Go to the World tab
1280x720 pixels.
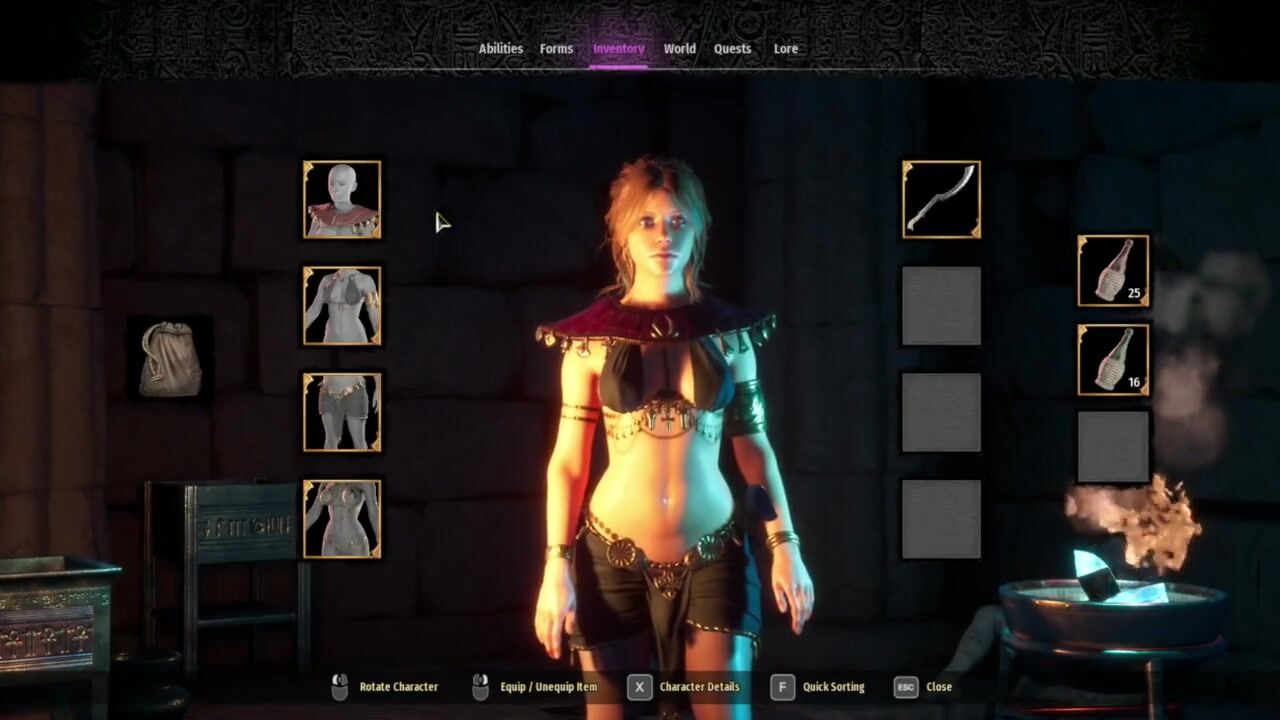[679, 49]
